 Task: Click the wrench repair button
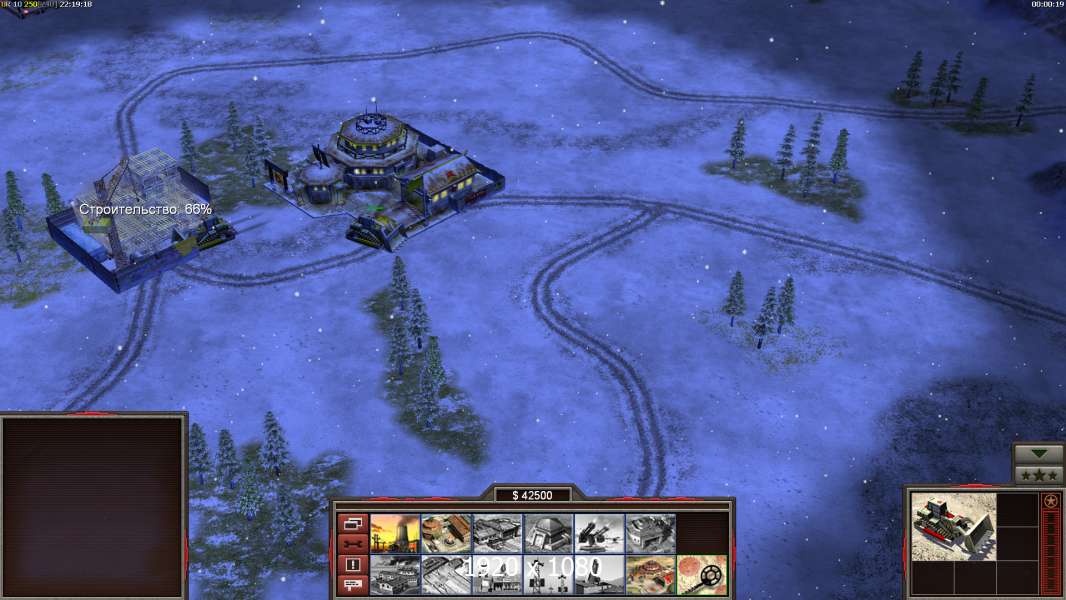[x=352, y=544]
